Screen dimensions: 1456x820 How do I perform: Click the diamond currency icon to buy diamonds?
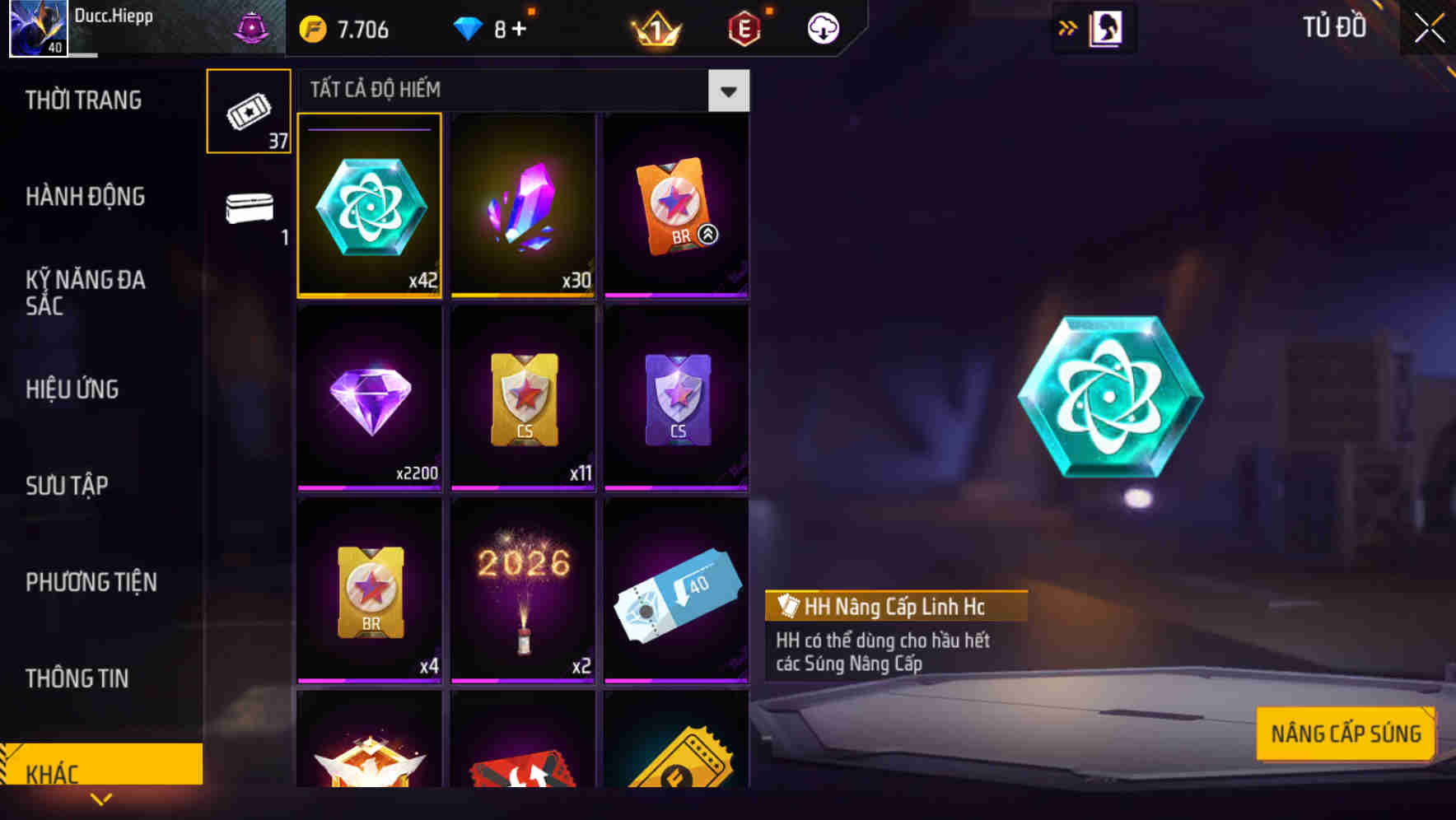[x=469, y=27]
